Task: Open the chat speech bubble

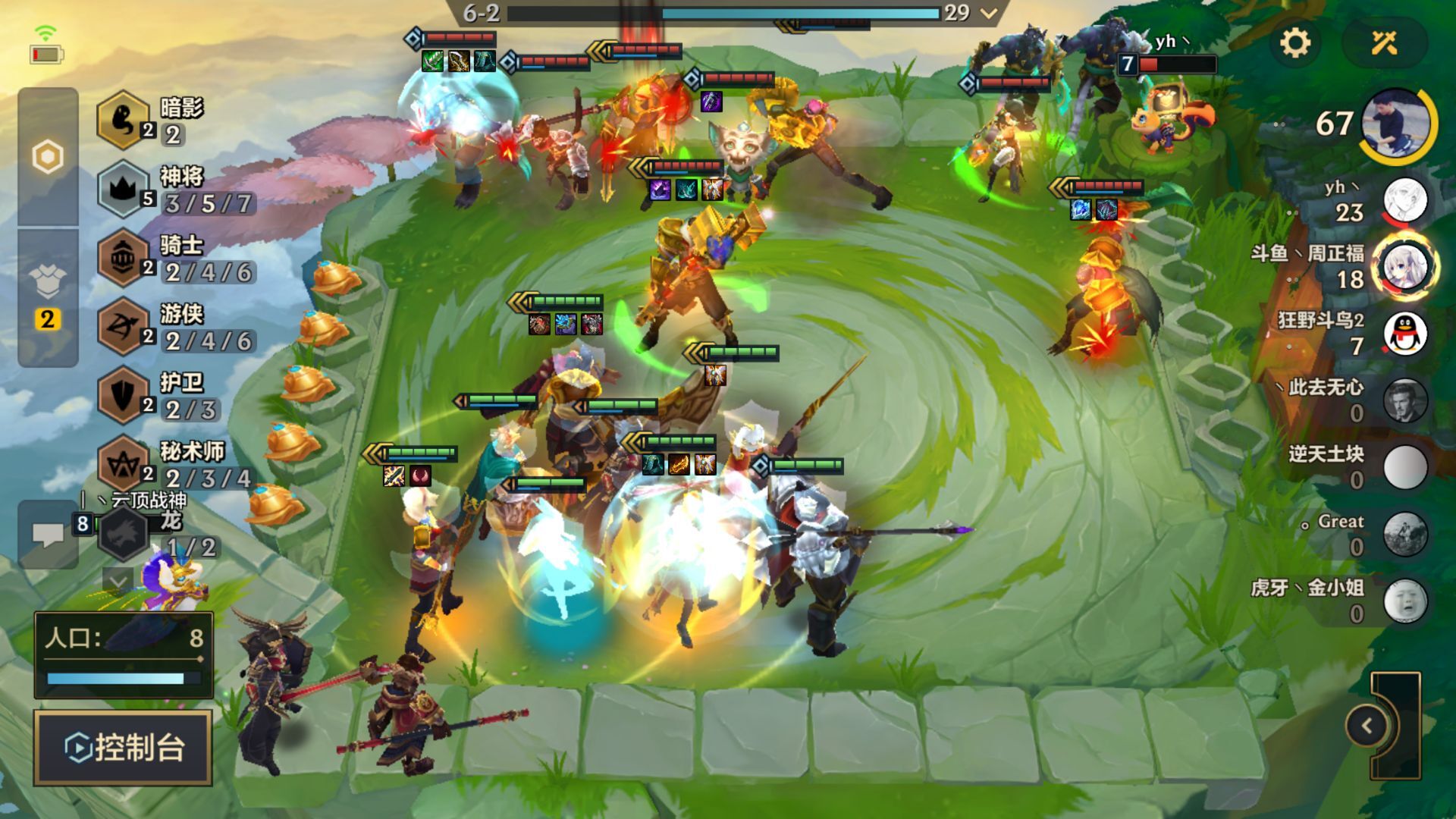Action: 48,535
